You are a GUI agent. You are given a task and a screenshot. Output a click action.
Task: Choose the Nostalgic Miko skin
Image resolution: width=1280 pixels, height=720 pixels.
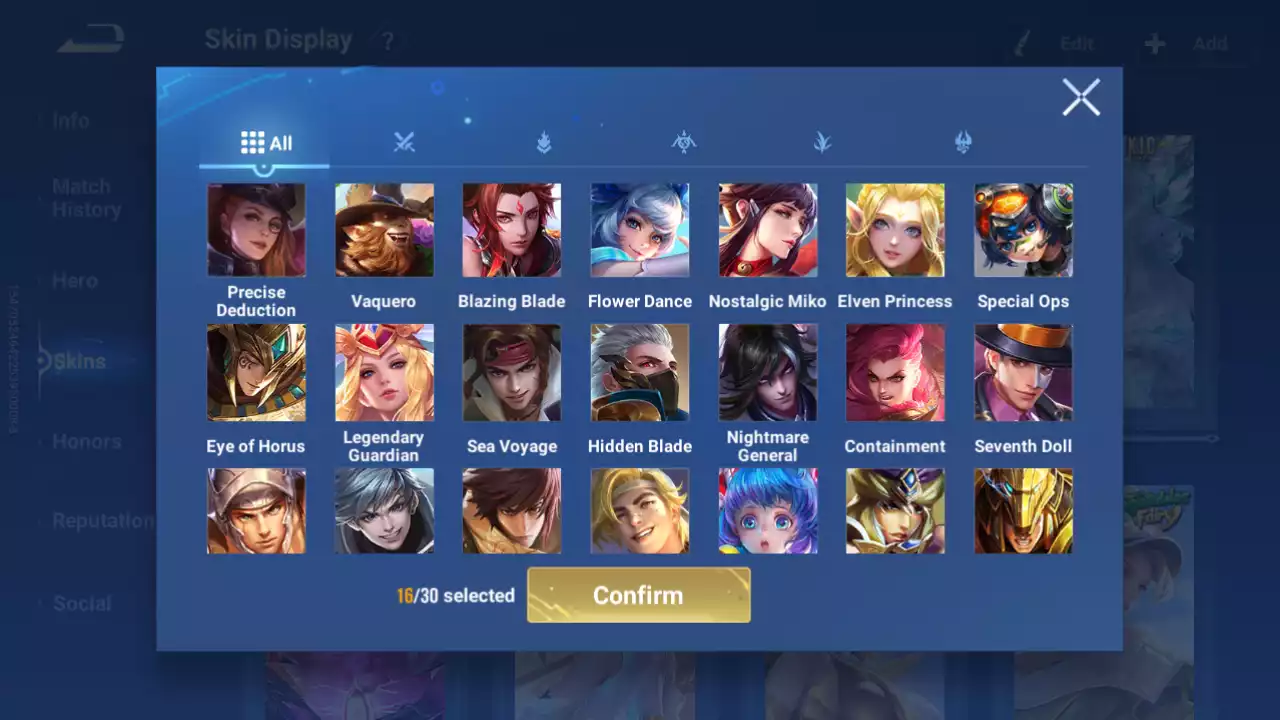(x=767, y=230)
